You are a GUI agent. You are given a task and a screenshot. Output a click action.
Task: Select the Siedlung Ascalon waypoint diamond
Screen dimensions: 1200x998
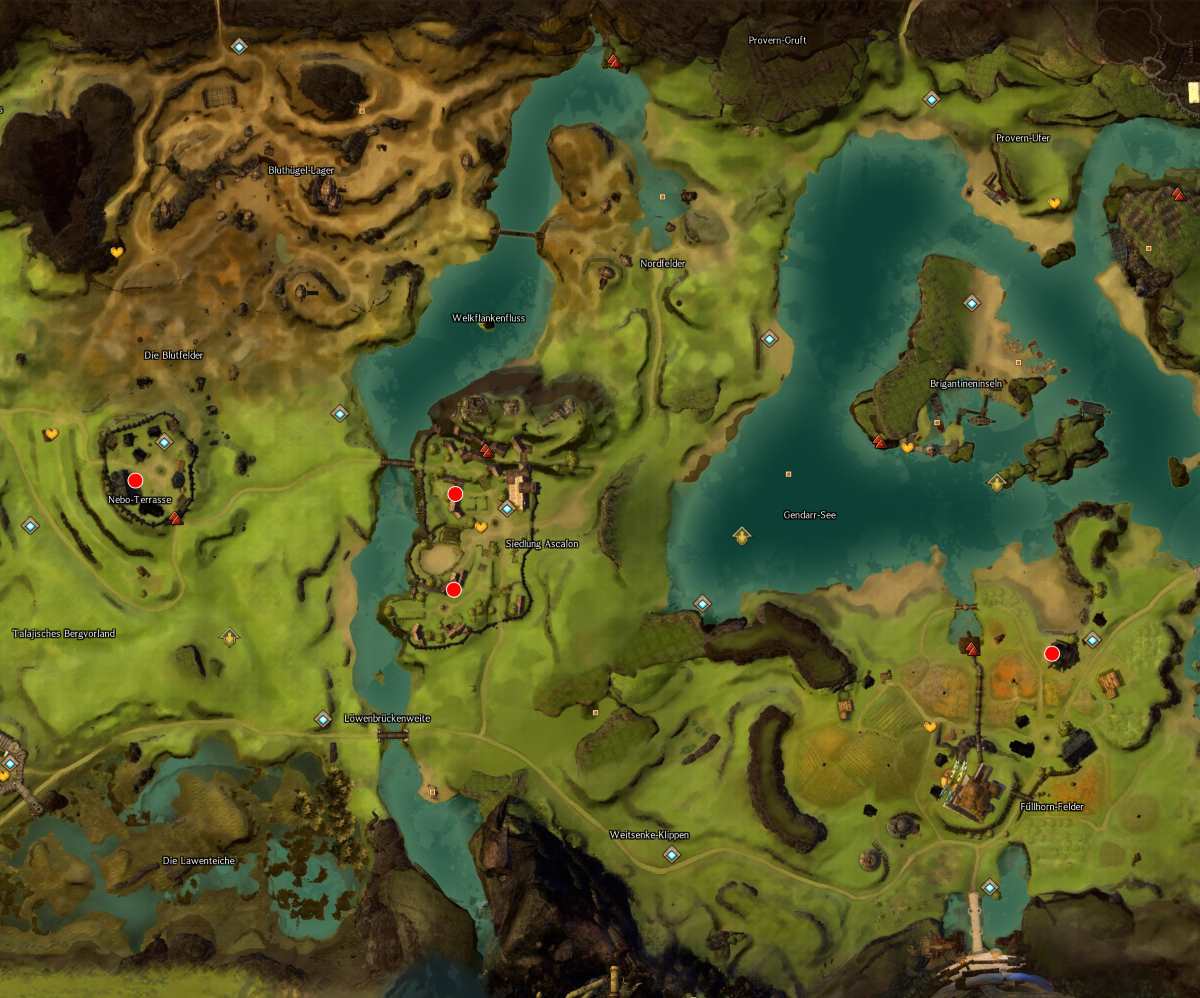coord(507,508)
